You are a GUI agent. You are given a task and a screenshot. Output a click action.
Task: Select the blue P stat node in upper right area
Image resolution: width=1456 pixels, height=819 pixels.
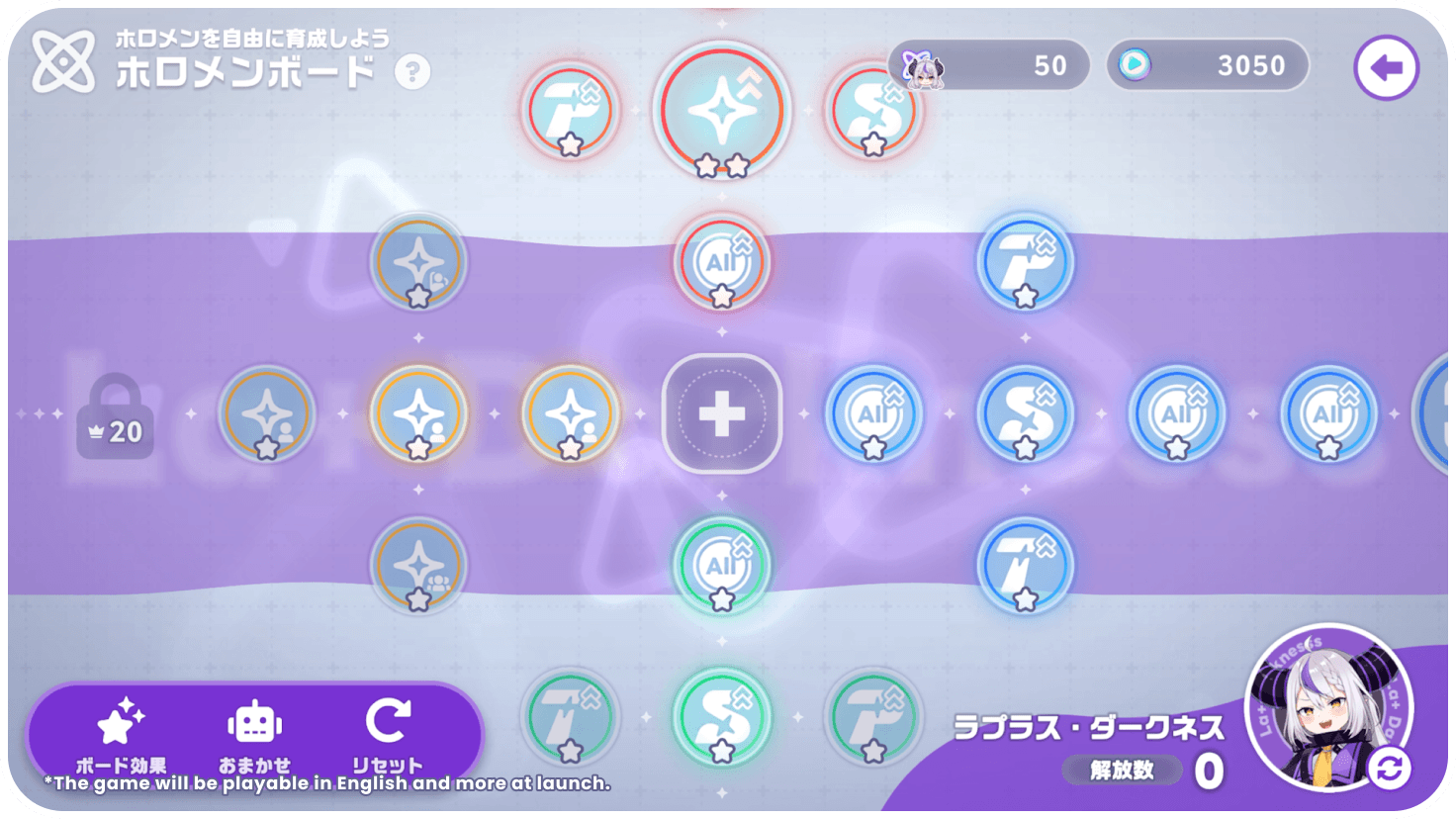[1024, 262]
